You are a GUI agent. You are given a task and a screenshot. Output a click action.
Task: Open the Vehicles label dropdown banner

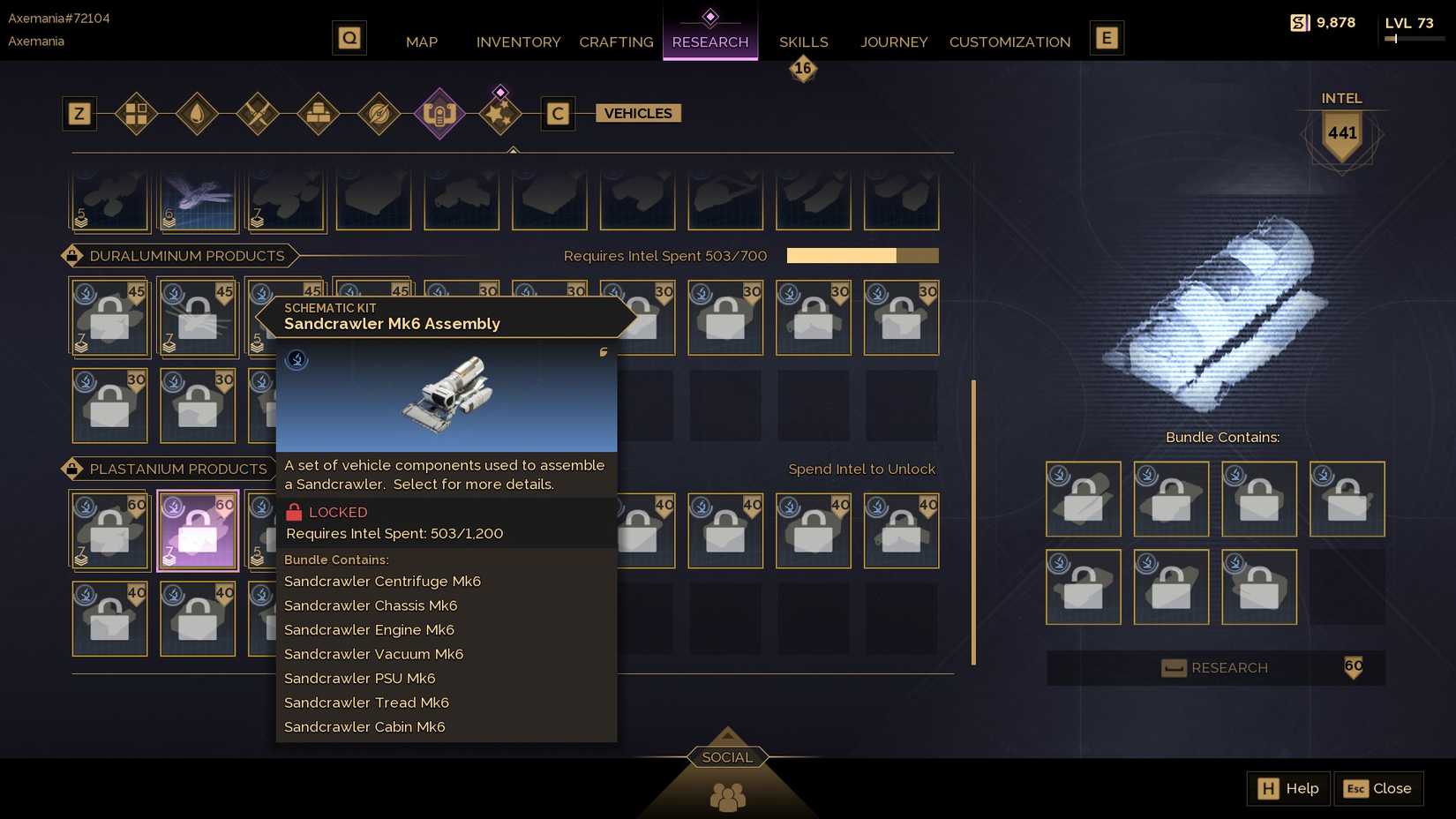point(637,113)
